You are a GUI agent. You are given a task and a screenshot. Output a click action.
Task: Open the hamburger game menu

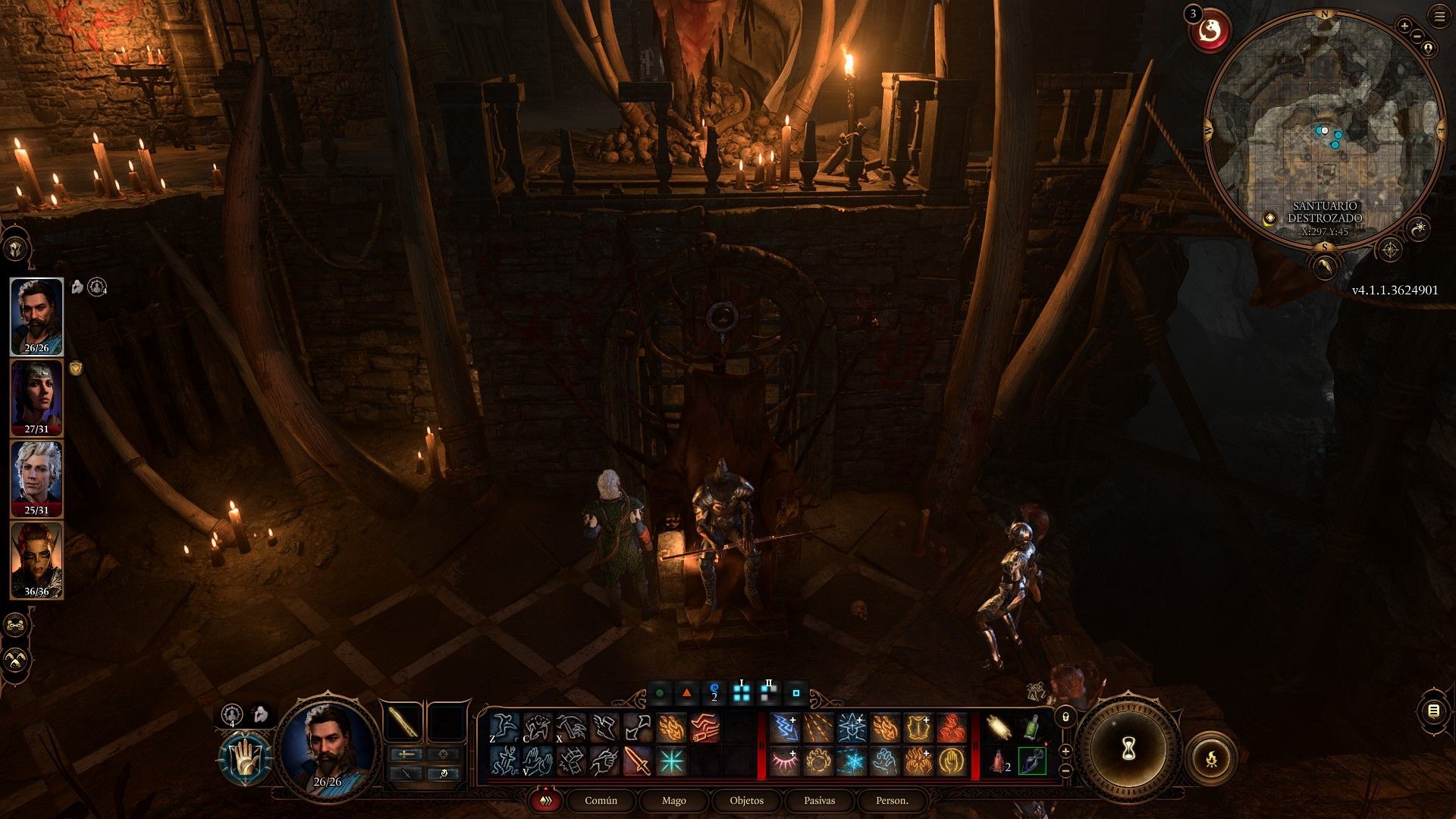pos(1439,17)
